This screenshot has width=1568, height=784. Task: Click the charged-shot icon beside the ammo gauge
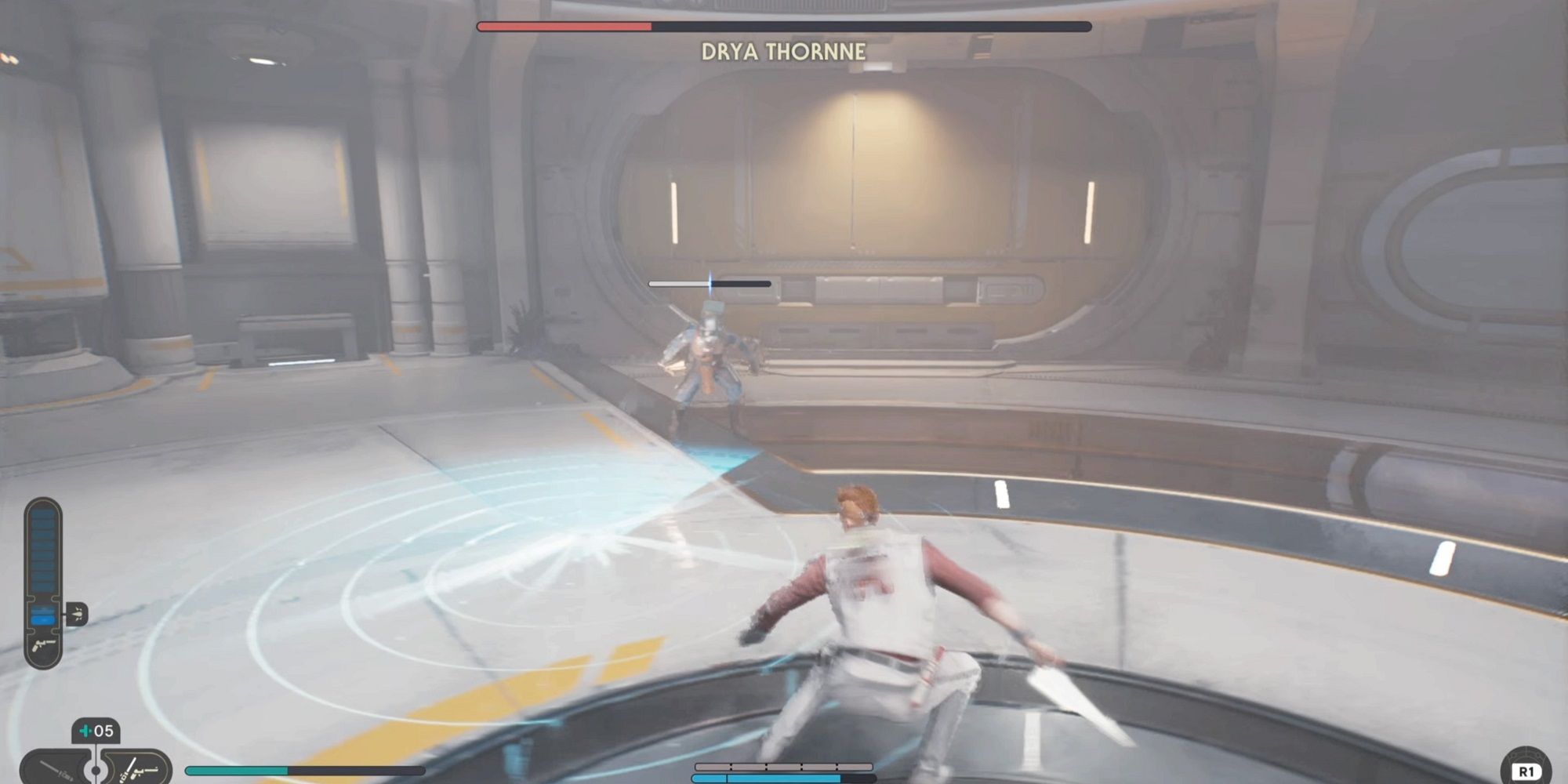78,613
